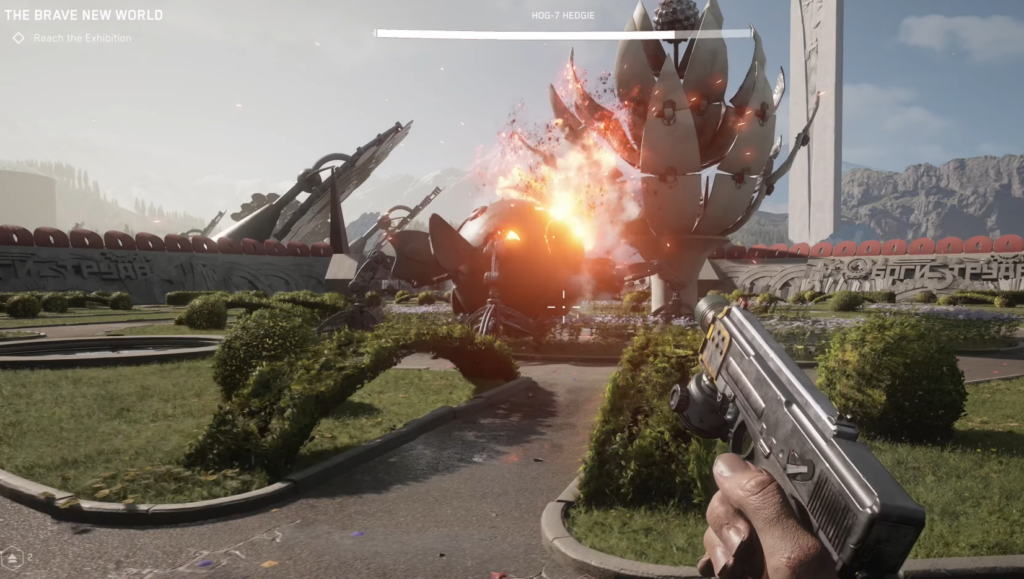The height and width of the screenshot is (579, 1024).
Task: Click the hexagonal consumable icon showing 2
Action: [x=13, y=556]
